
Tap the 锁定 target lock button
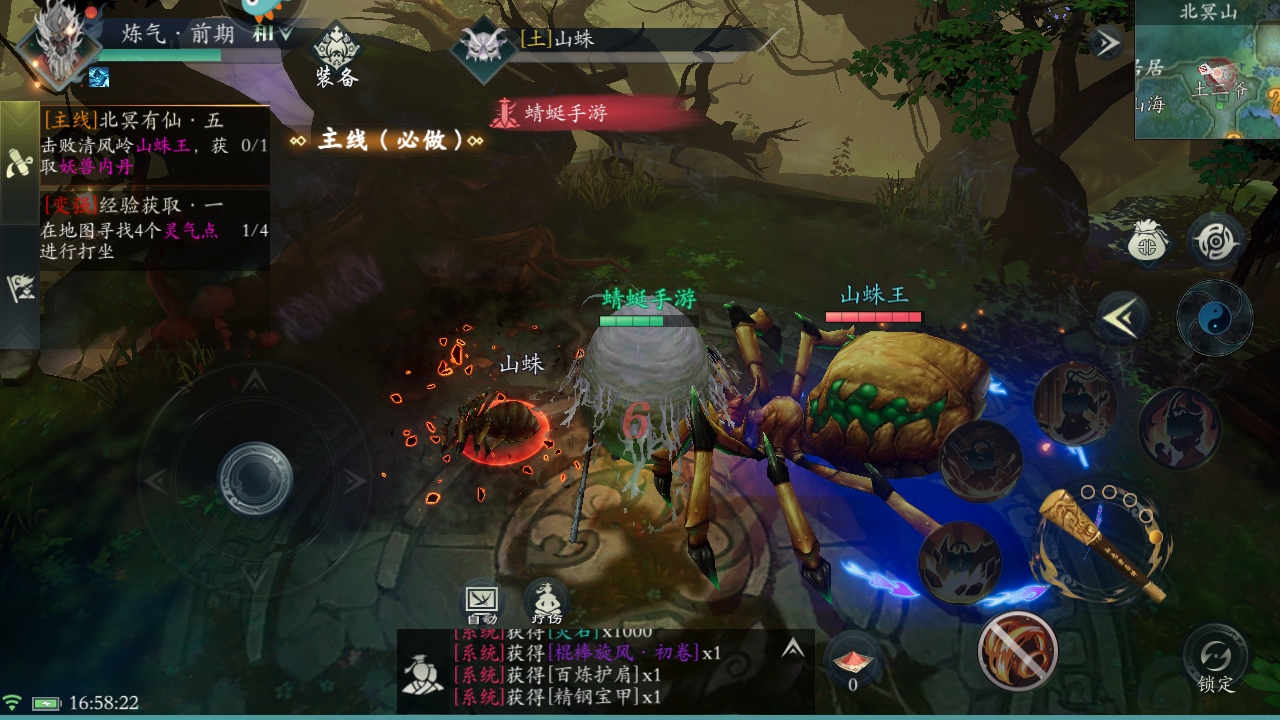pyautogui.click(x=1216, y=660)
